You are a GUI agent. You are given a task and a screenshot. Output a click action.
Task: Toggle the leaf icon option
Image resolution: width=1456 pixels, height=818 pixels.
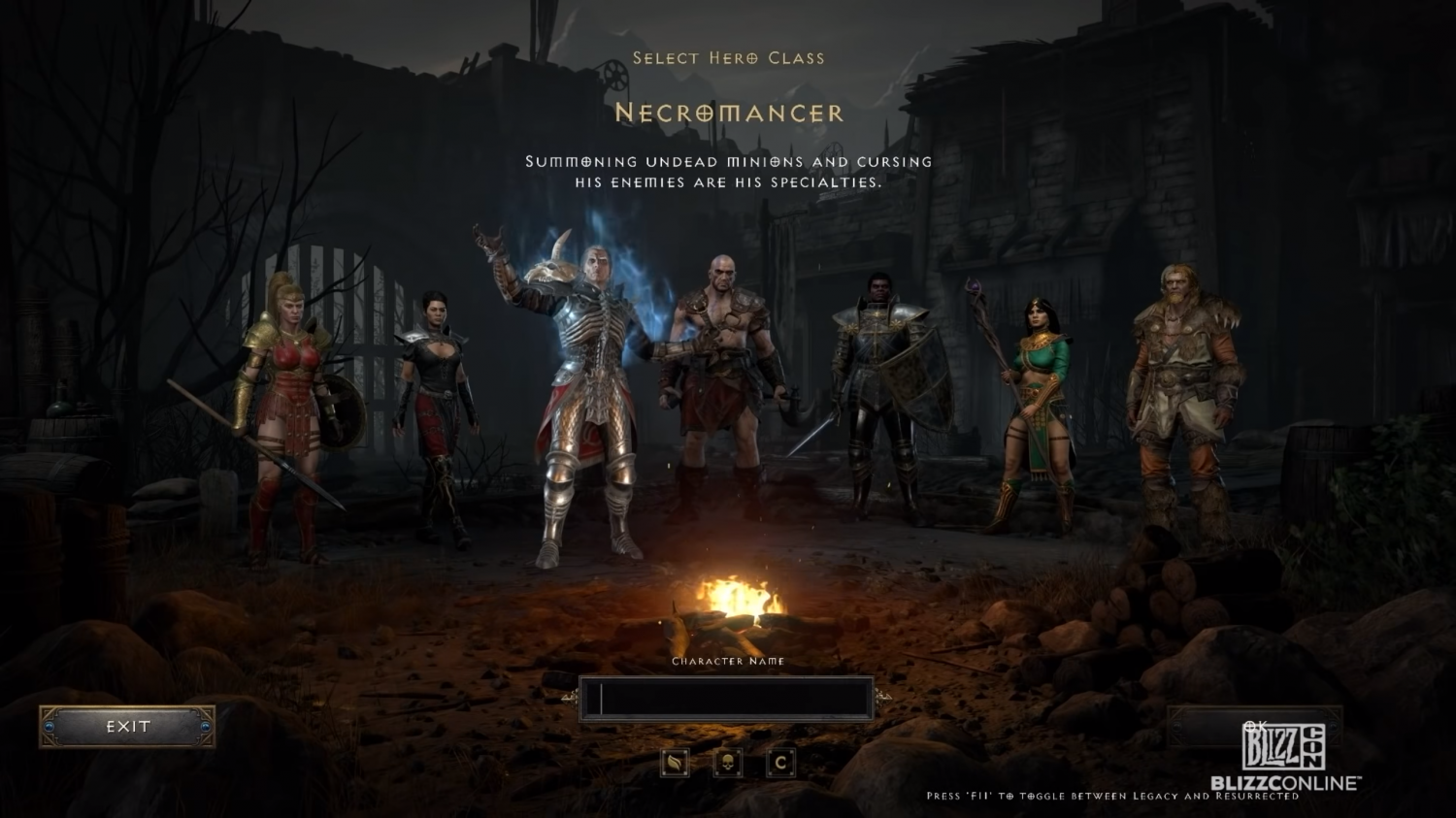click(x=675, y=763)
